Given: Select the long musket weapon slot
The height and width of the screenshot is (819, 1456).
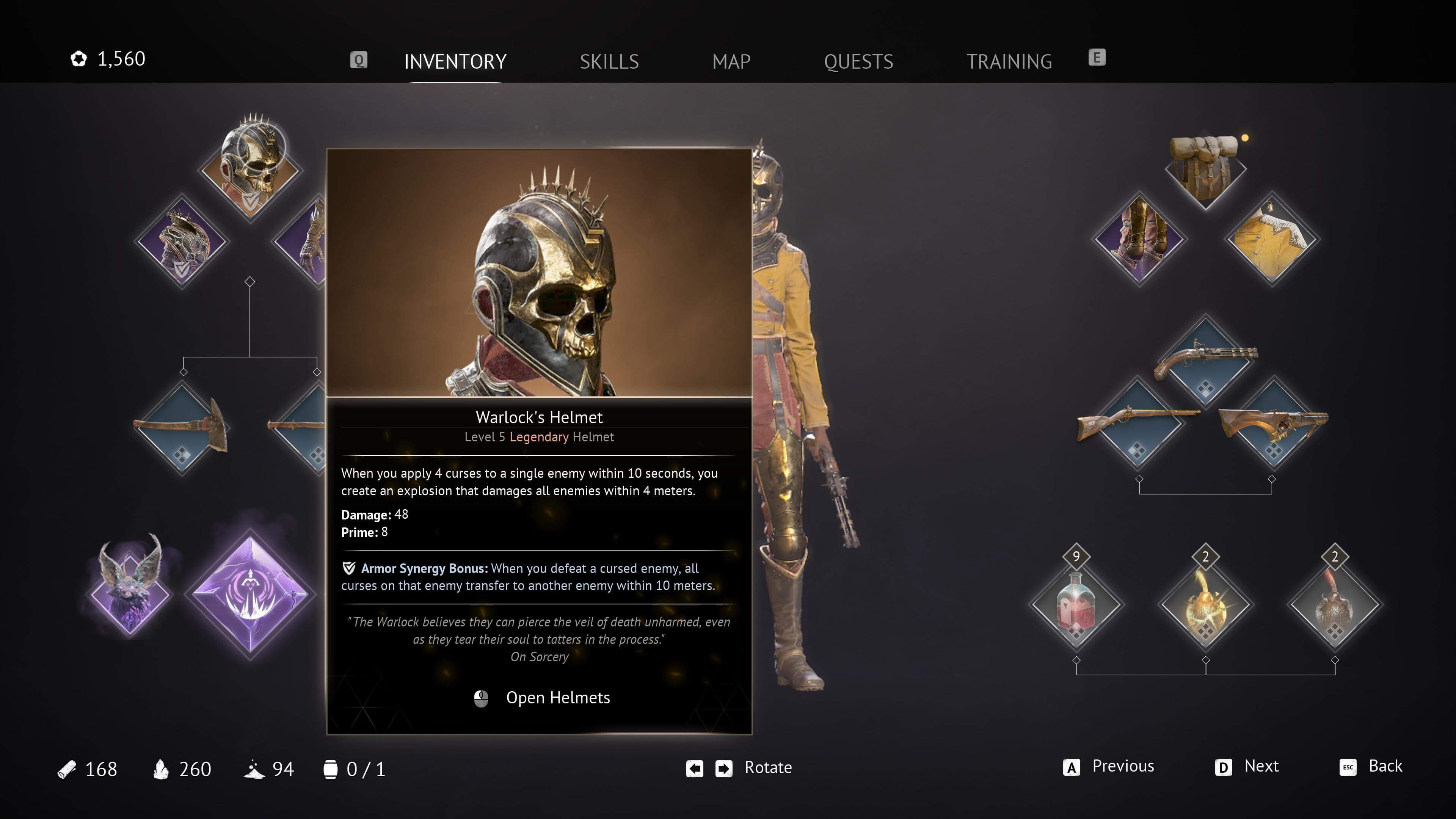Looking at the screenshot, I should pos(1138,432).
